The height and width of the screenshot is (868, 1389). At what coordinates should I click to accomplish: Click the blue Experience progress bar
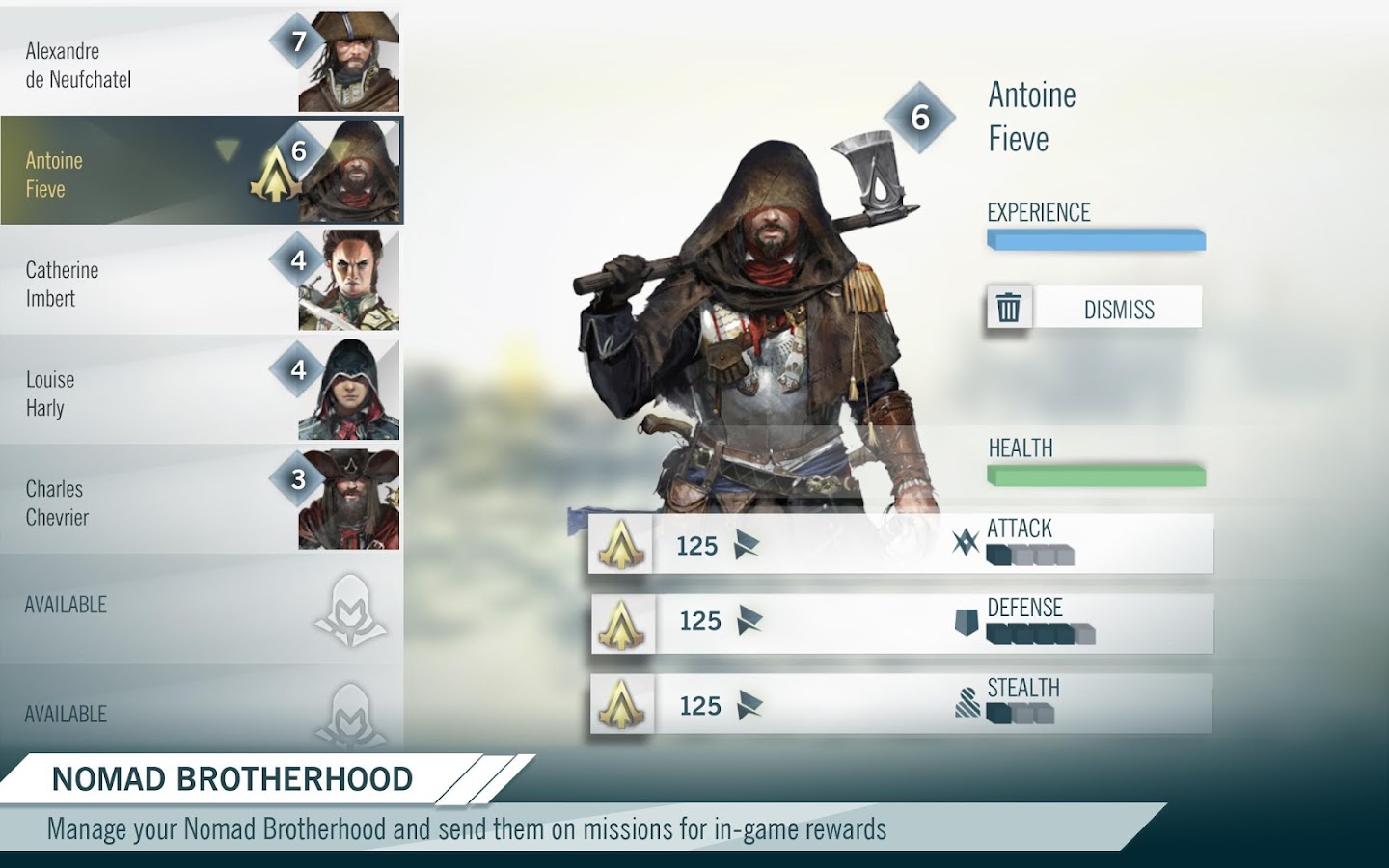click(1096, 238)
